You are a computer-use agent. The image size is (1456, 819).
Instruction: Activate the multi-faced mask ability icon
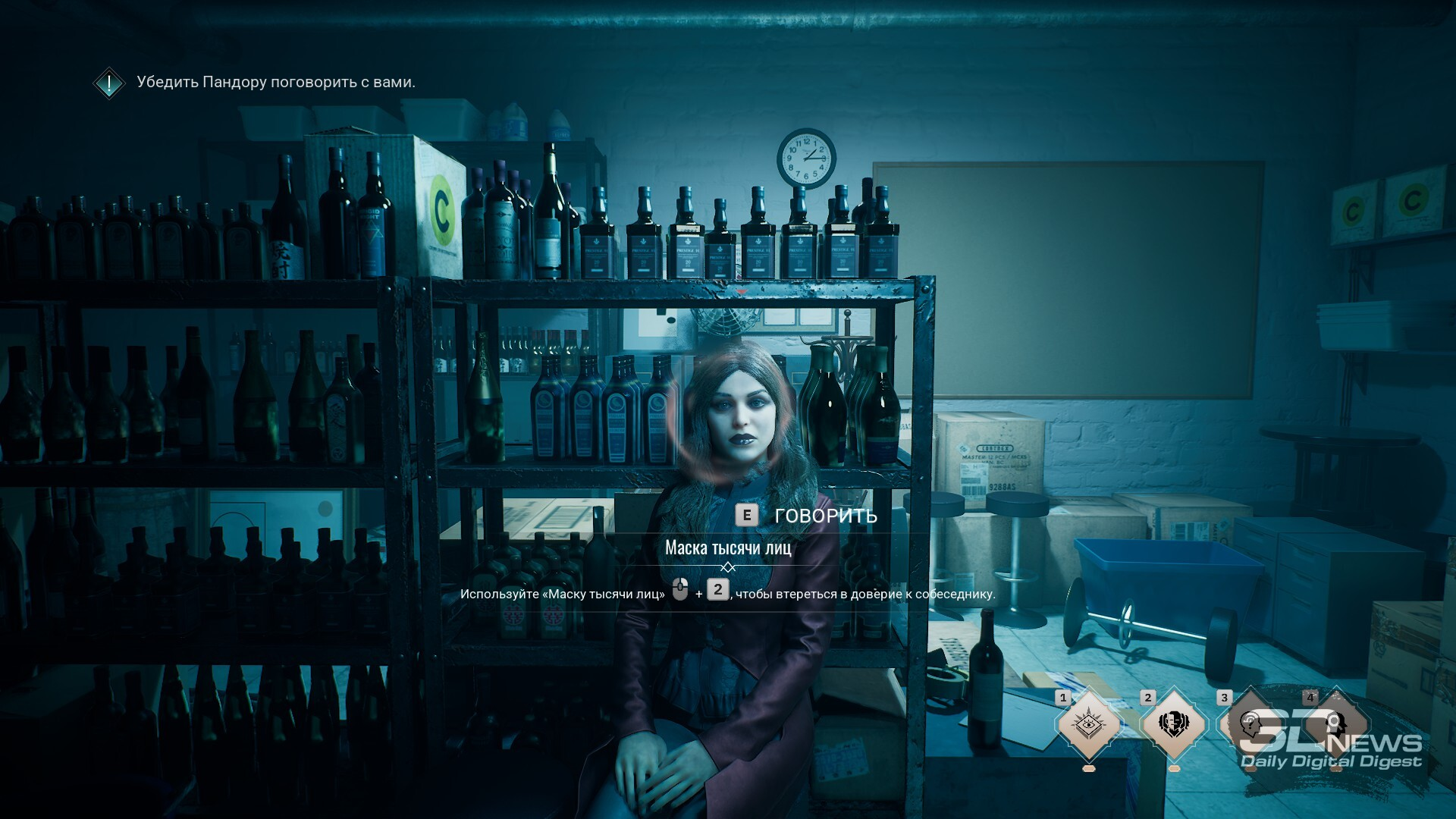[x=1174, y=724]
